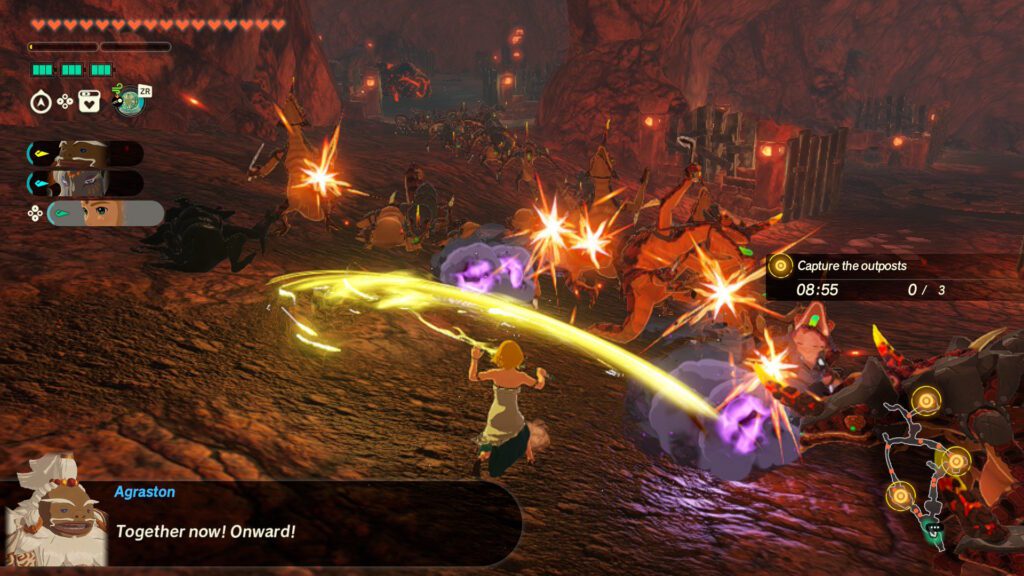Switch to the top Goron ally portrait
Image resolution: width=1024 pixels, height=576 pixels.
(x=84, y=153)
